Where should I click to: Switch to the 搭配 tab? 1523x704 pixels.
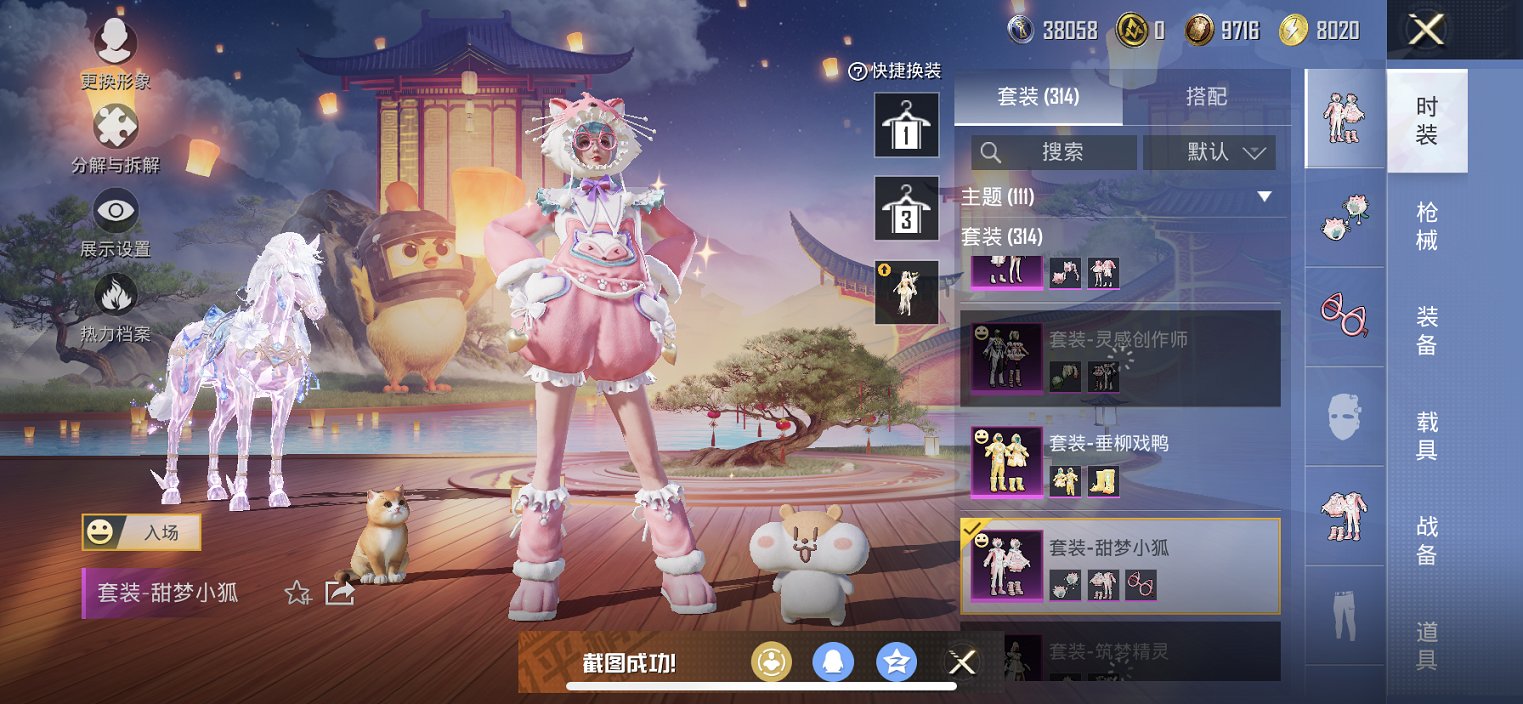coord(1206,97)
